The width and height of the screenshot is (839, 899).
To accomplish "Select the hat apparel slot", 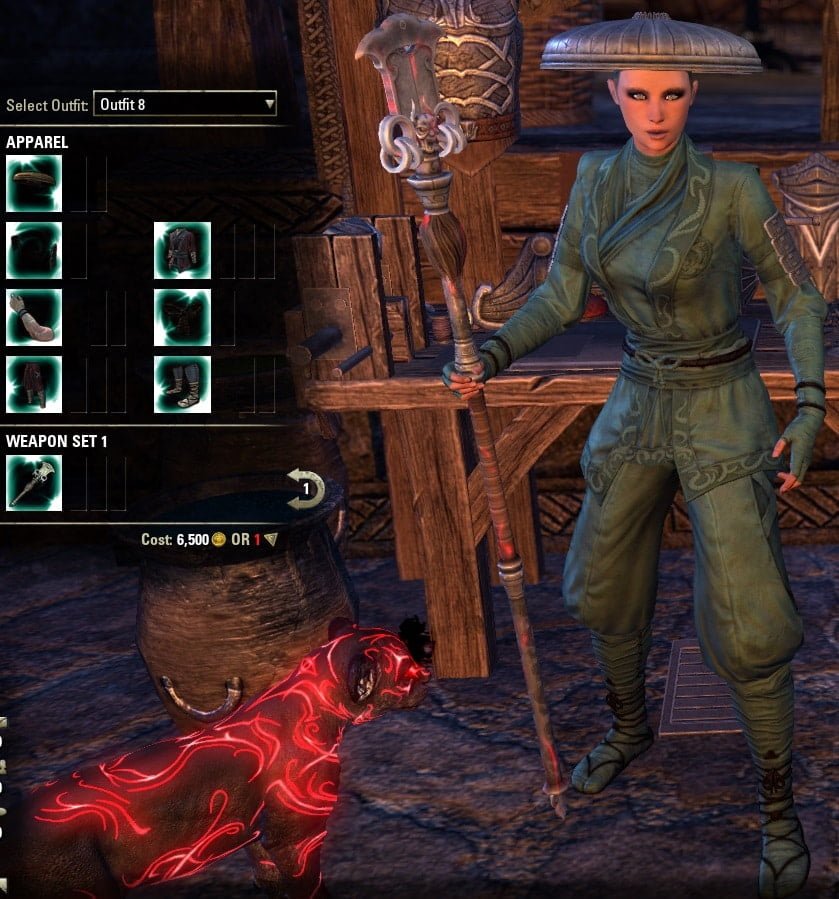I will click(34, 183).
